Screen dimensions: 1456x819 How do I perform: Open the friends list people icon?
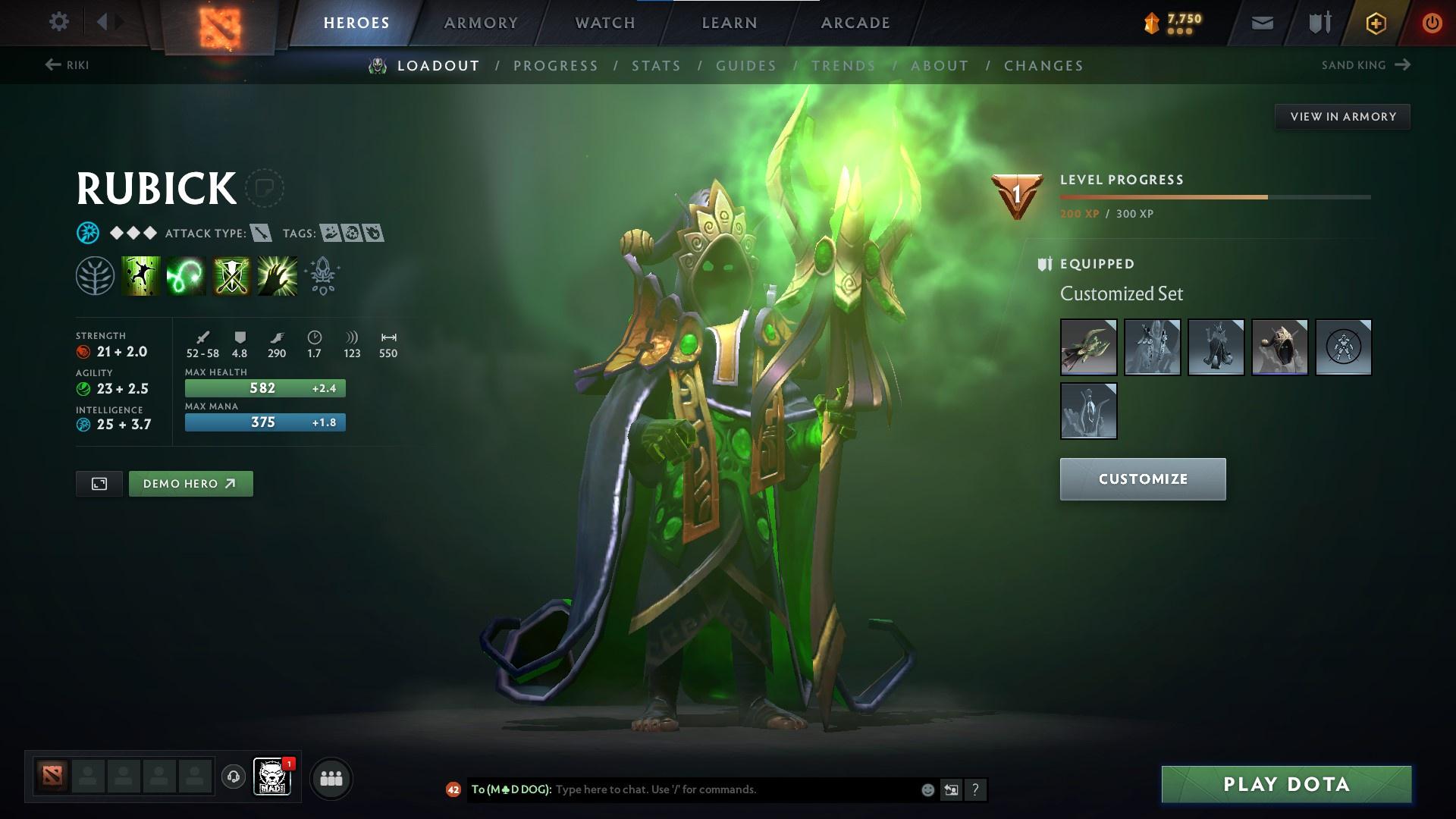(330, 777)
